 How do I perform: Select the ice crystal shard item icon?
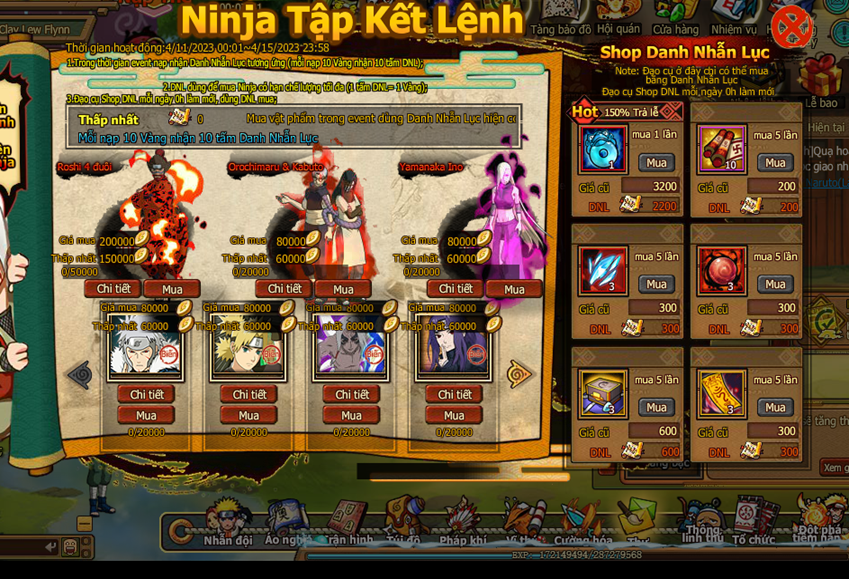pos(603,271)
